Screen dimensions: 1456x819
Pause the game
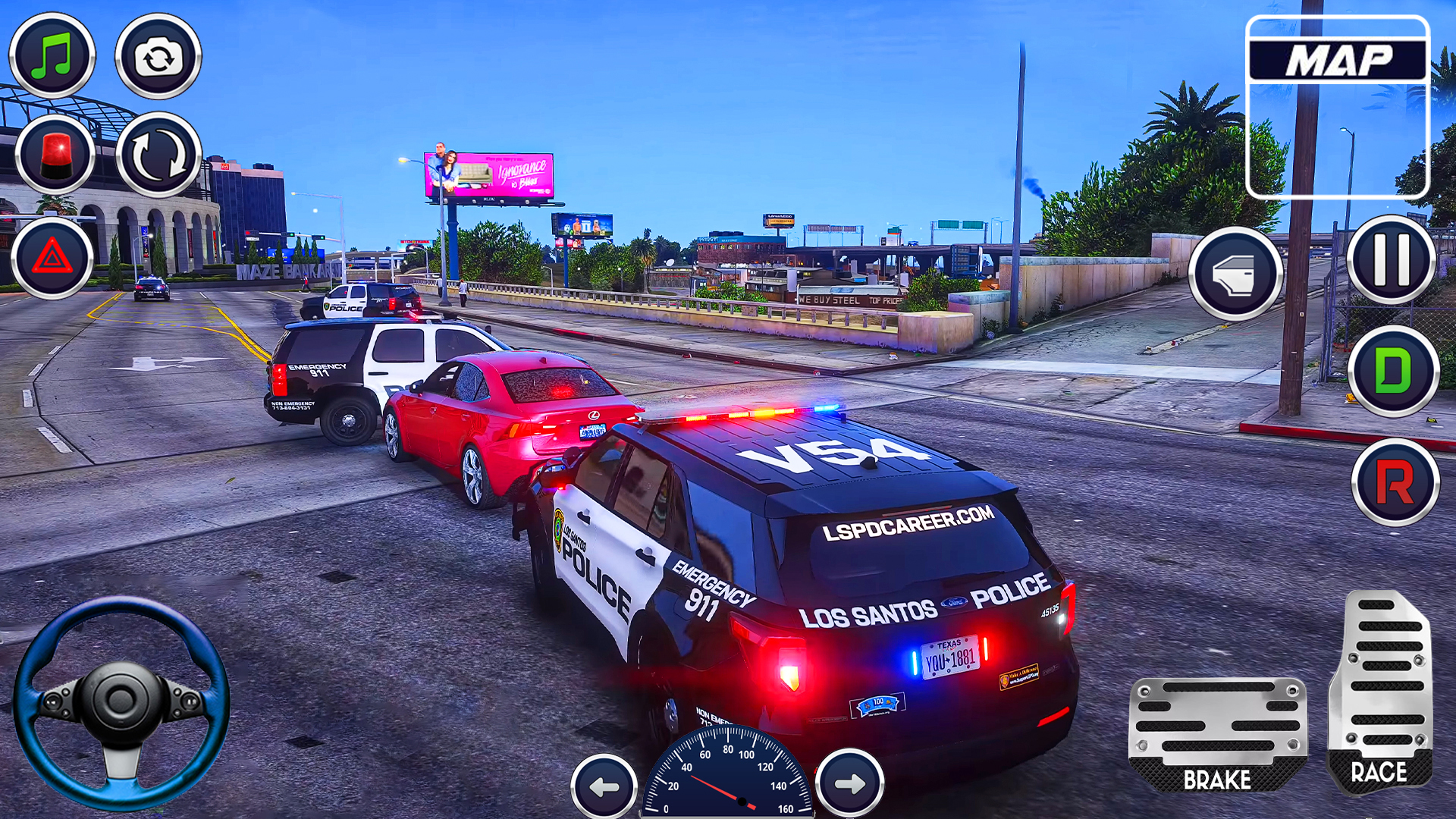coord(1392,259)
